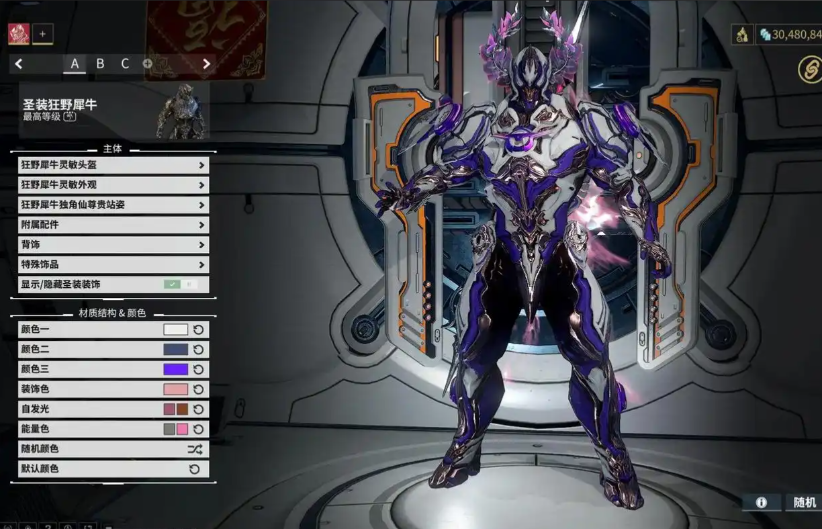This screenshot has height=529, width=822.
Task: Open the 特殊饰品 special accessories menu
Action: [x=113, y=265]
